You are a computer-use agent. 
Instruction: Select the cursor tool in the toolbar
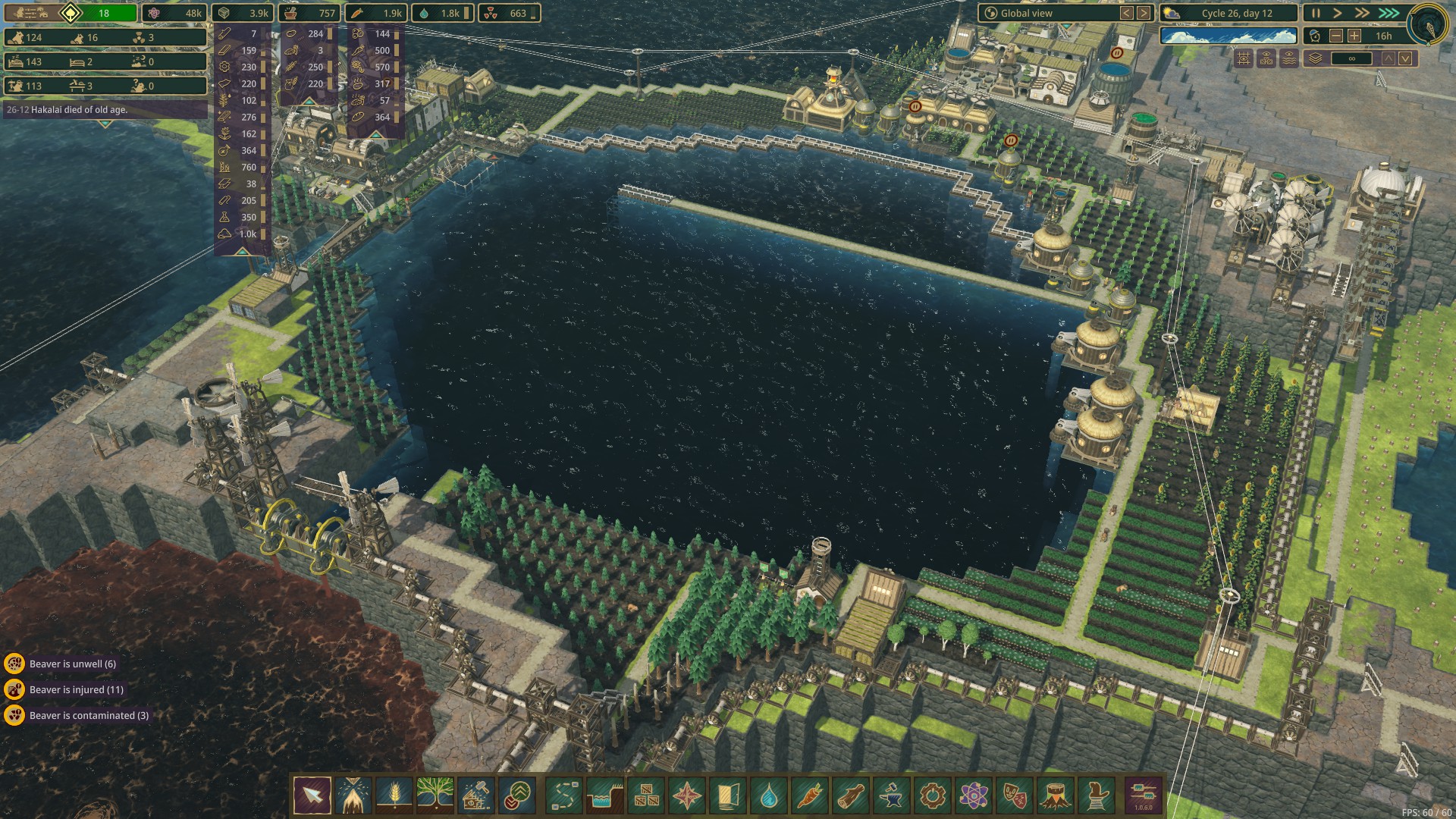click(x=312, y=795)
